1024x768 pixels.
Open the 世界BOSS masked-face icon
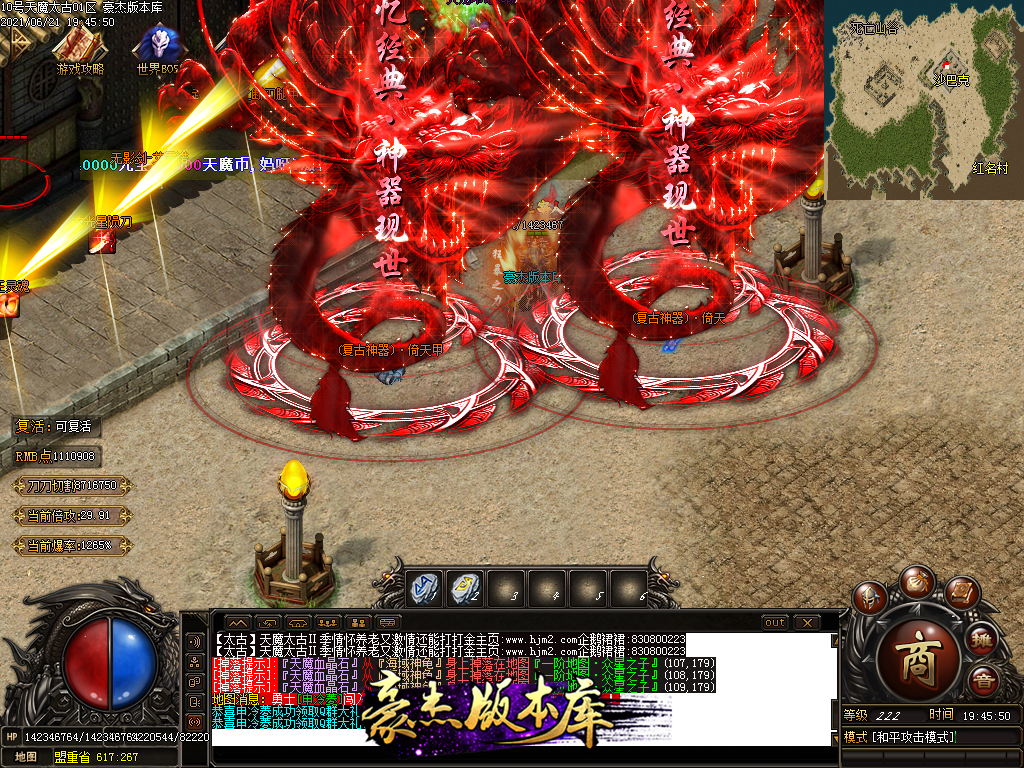coord(158,46)
